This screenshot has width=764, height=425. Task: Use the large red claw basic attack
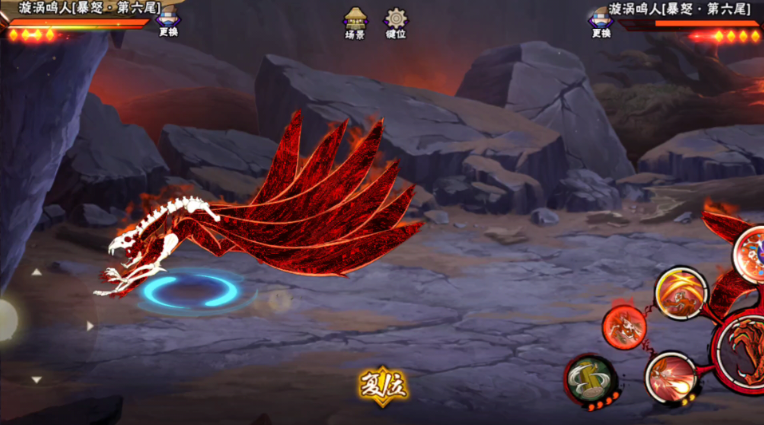pyautogui.click(x=743, y=347)
